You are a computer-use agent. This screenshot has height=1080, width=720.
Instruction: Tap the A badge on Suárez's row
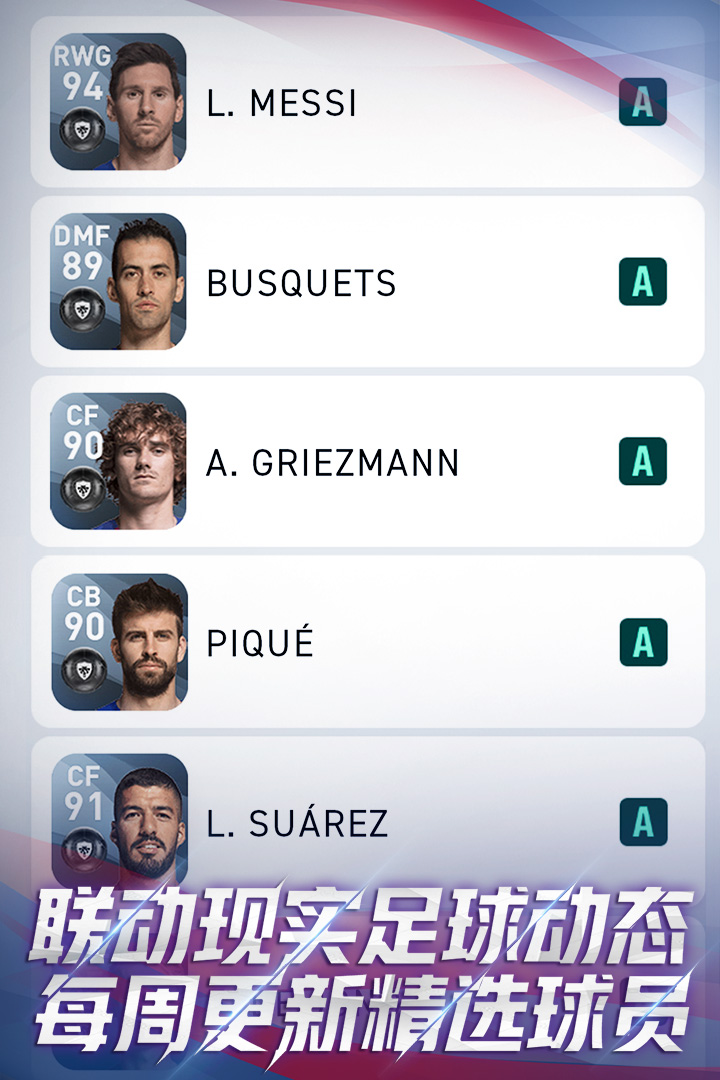[643, 822]
